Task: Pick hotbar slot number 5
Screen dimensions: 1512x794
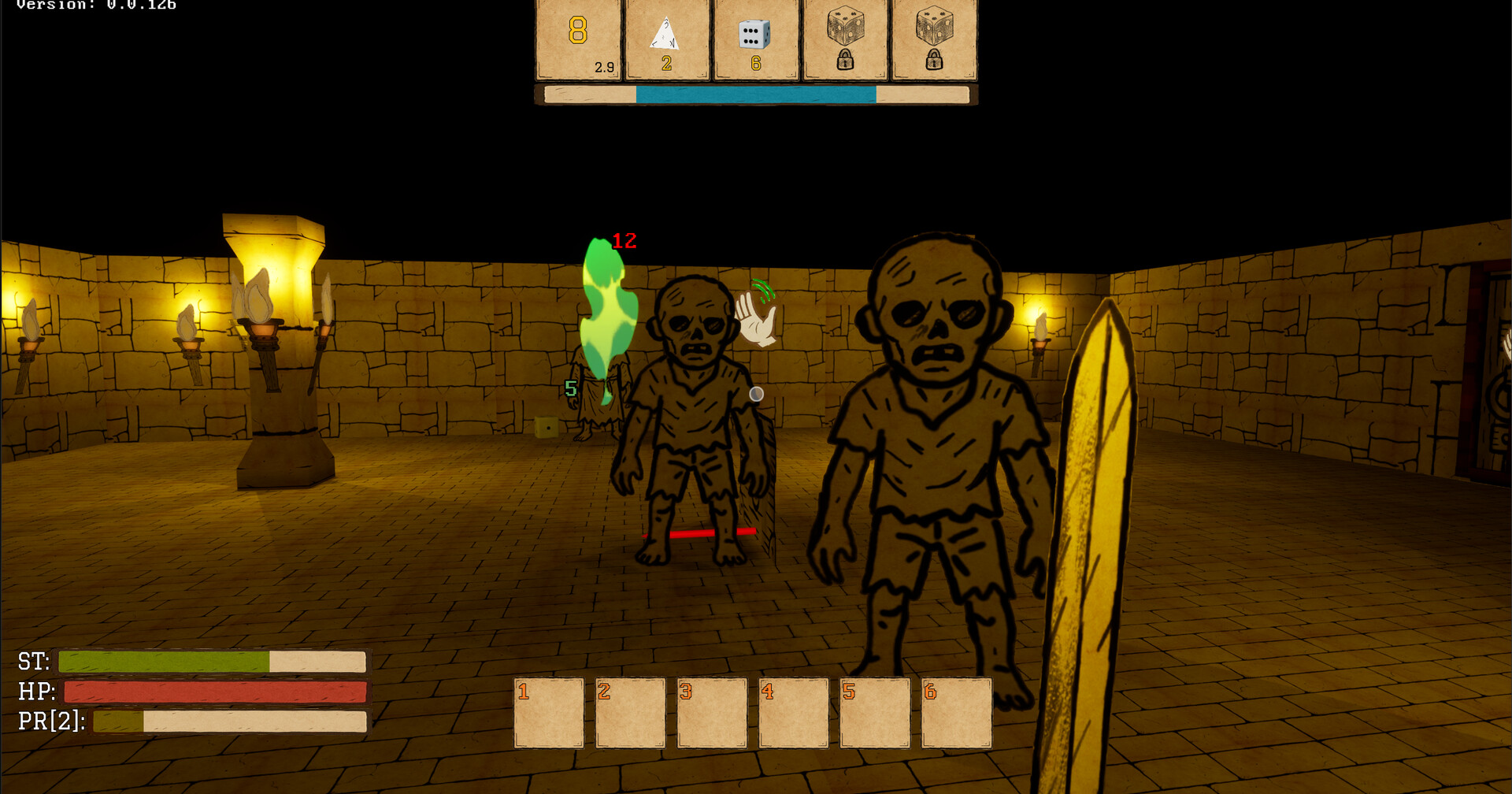Action: (x=875, y=713)
